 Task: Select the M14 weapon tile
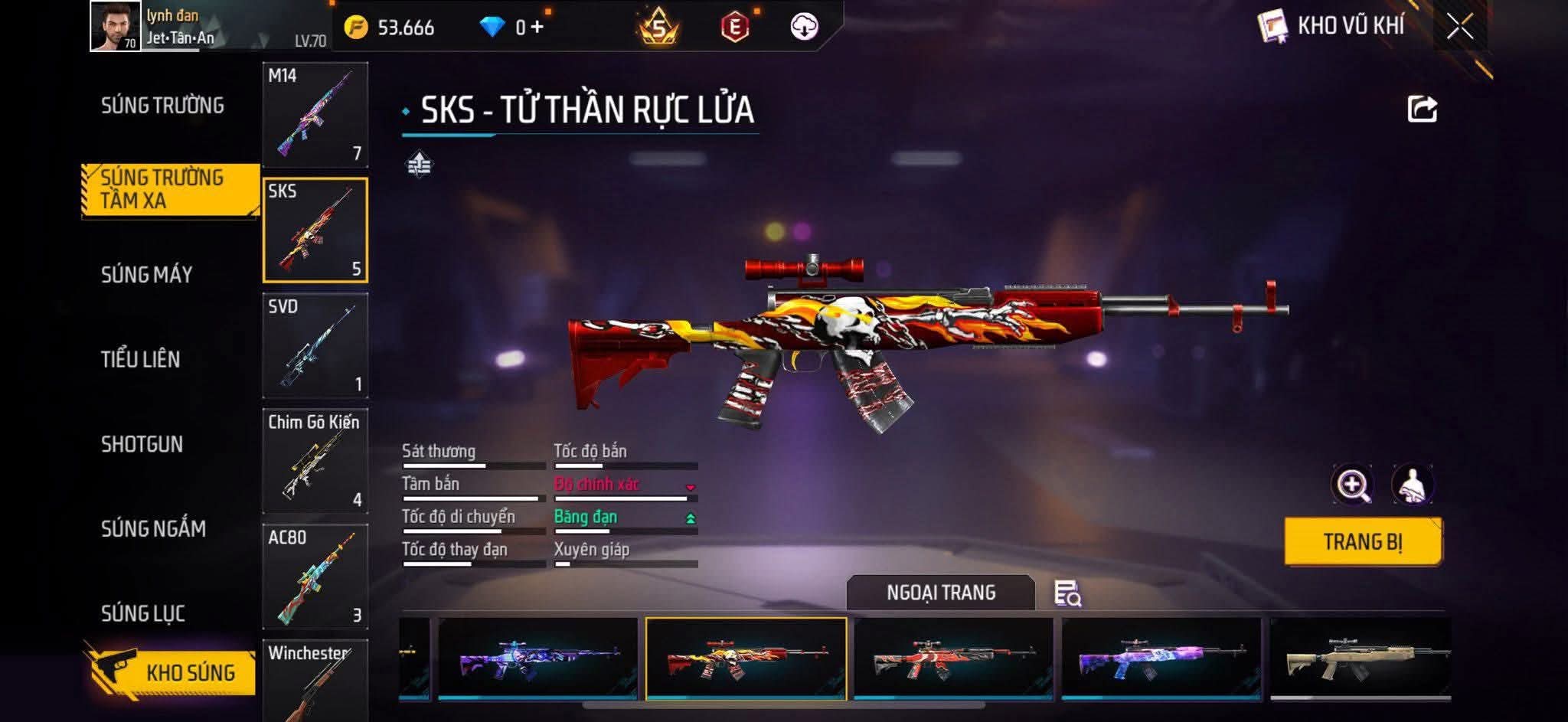click(x=315, y=115)
